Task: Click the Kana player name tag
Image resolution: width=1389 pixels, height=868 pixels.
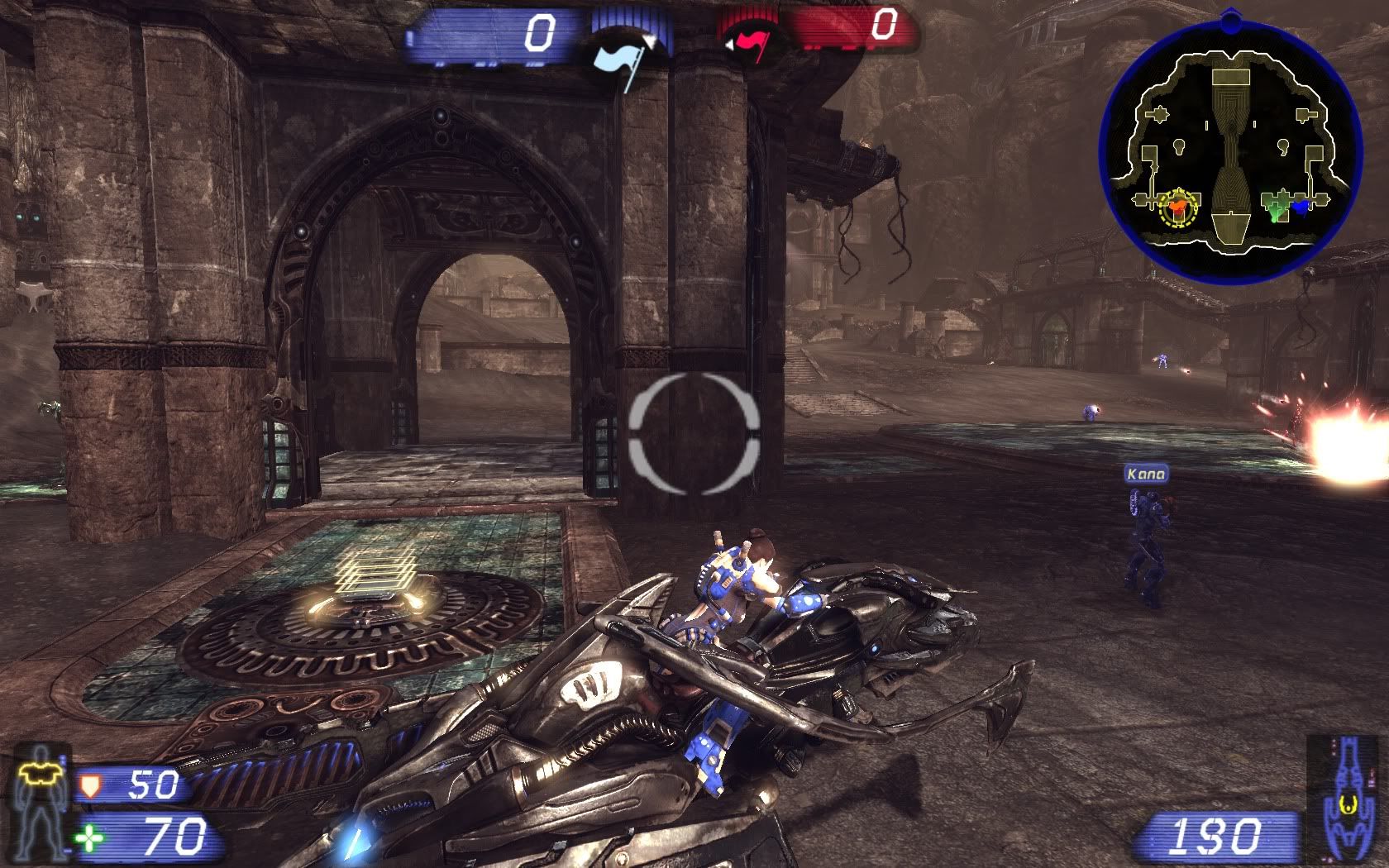Action: click(x=1146, y=474)
